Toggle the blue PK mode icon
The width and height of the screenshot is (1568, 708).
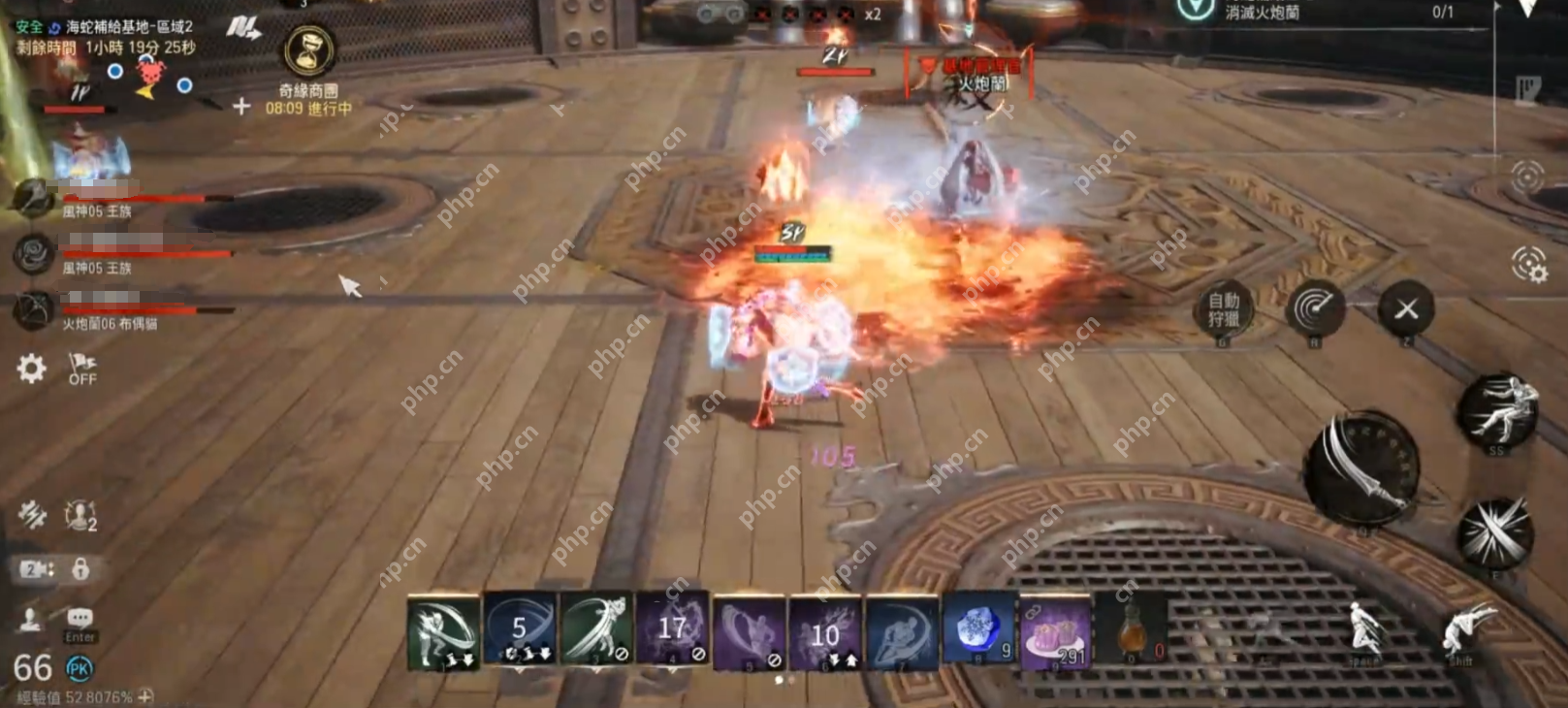click(79, 667)
